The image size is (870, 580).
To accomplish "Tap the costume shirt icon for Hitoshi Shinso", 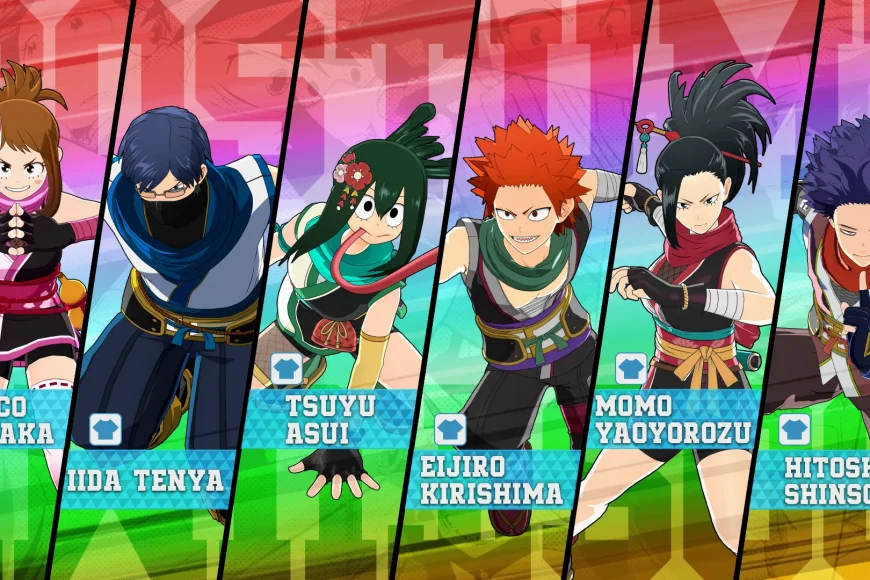I will tap(795, 431).
